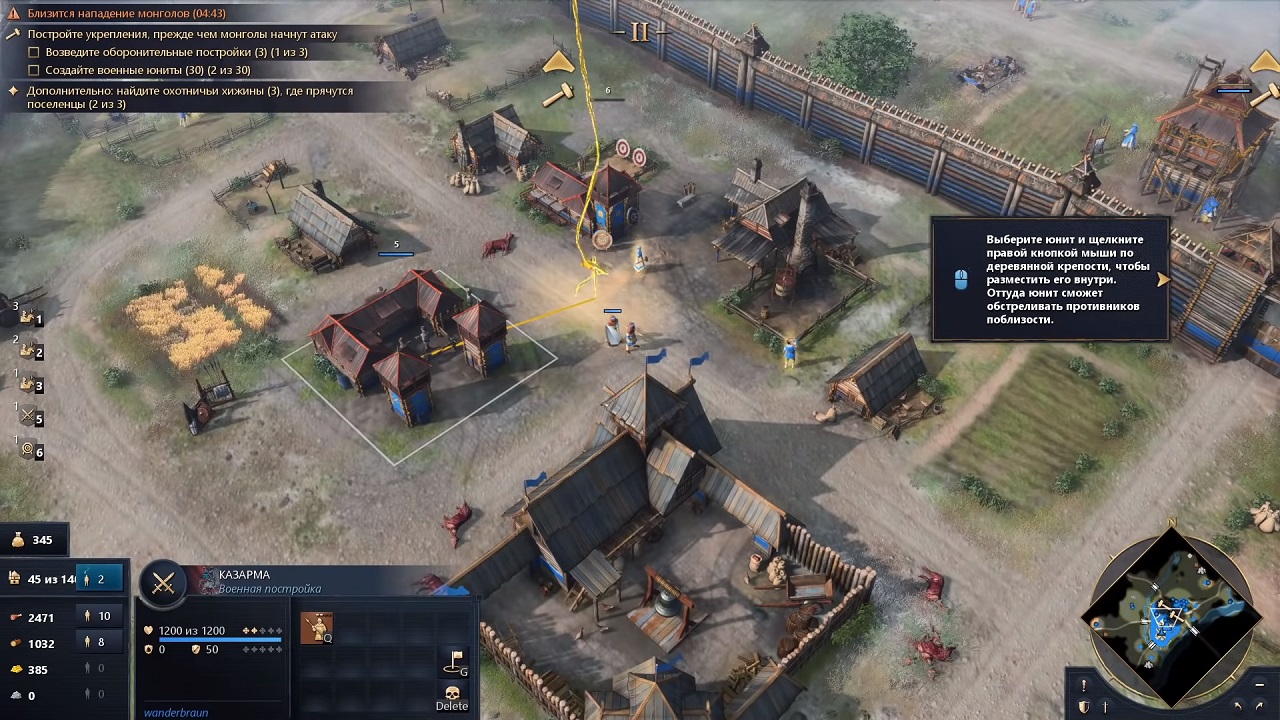Select control group 3
The width and height of the screenshot is (1280, 720).
(30, 385)
